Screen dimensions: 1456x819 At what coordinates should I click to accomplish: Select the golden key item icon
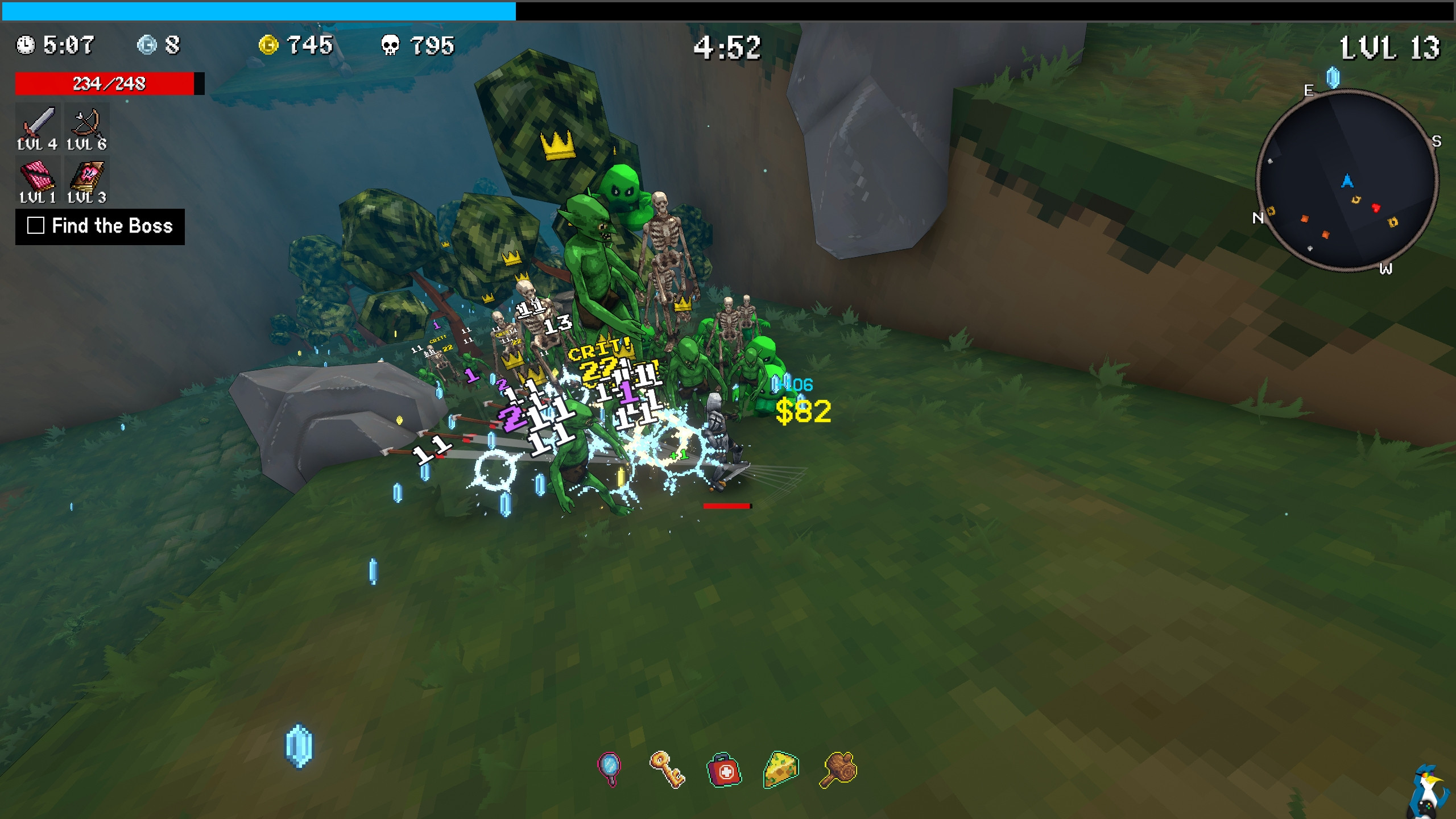coord(667,769)
